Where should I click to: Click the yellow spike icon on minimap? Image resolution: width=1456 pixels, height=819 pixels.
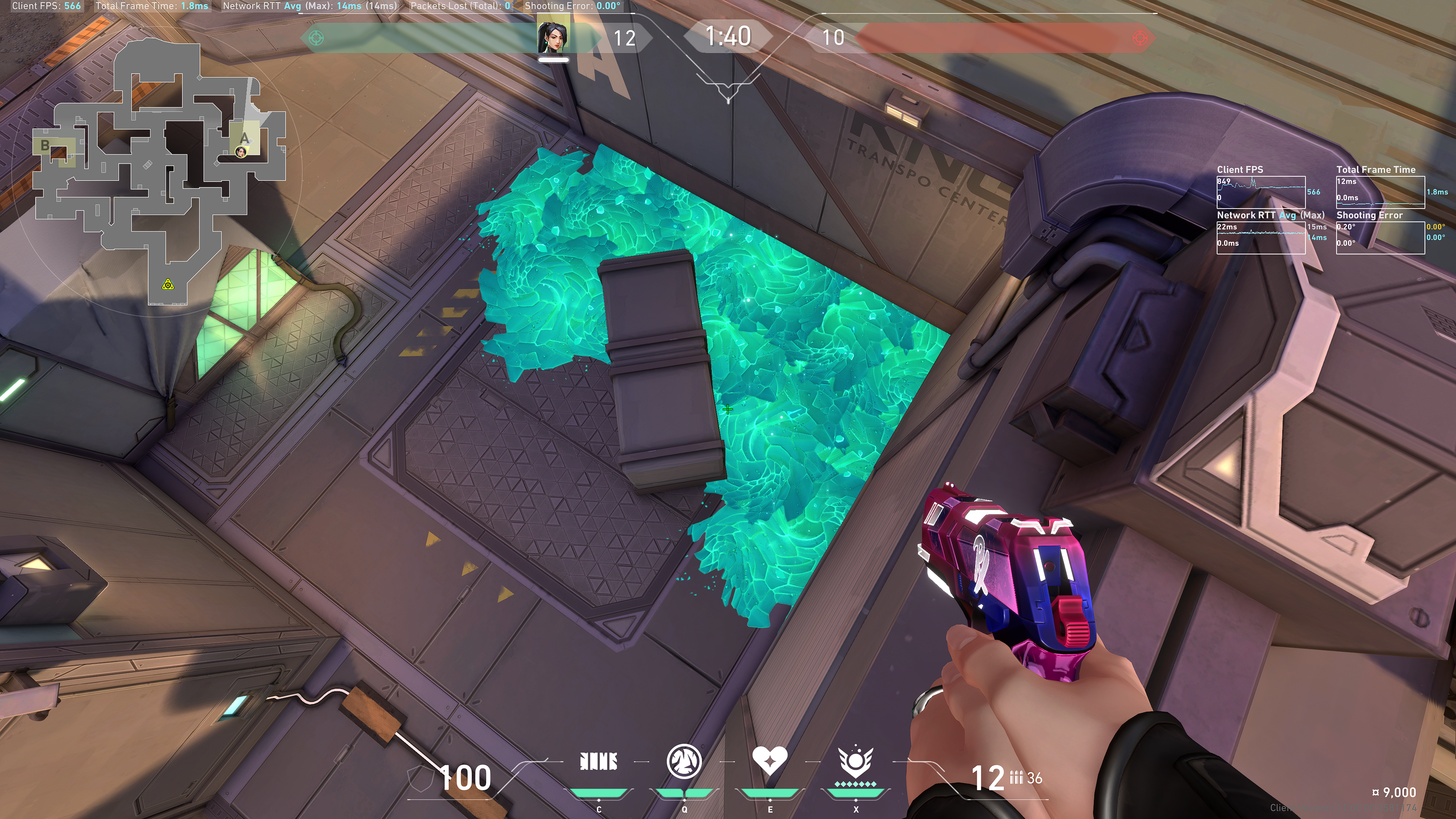168,284
